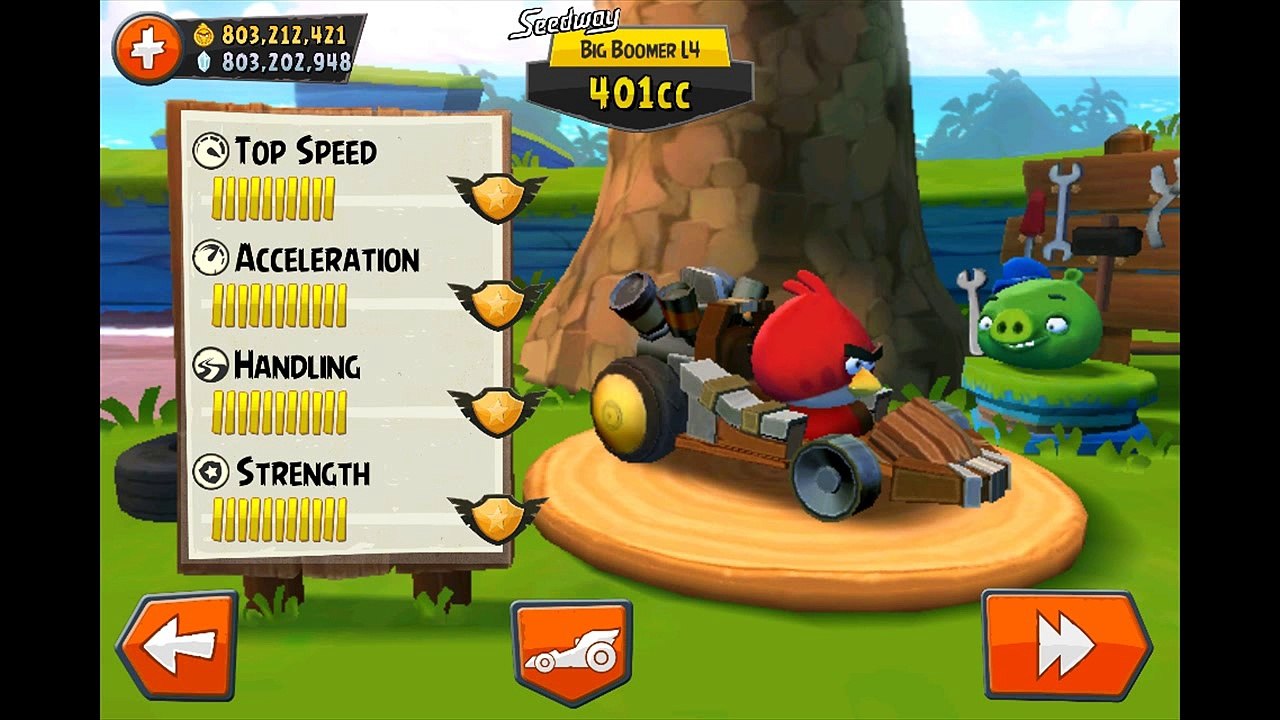
Task: Continue with the double-arrow forward button
Action: click(1065, 645)
